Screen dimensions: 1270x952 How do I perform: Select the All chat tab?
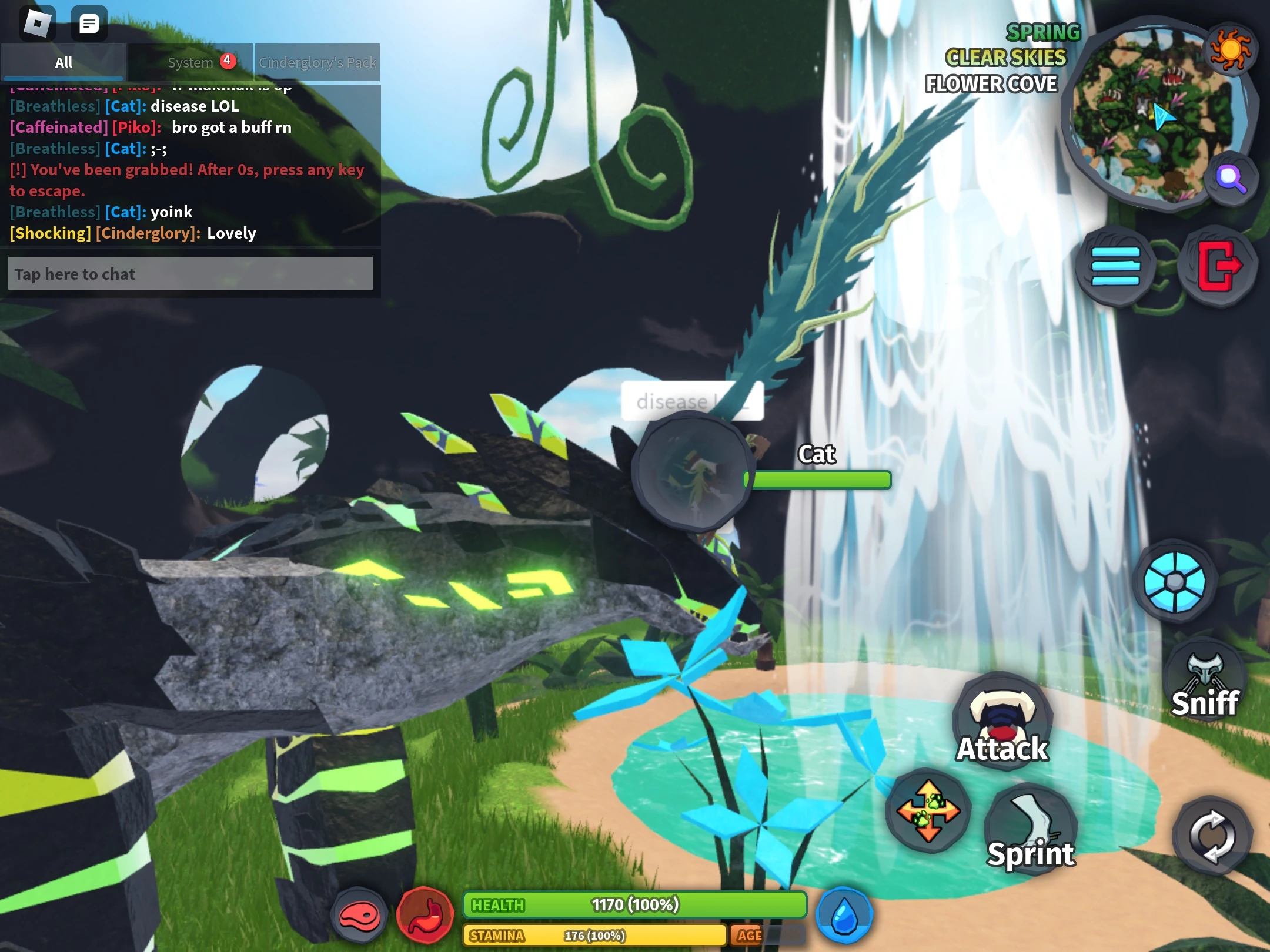point(63,62)
